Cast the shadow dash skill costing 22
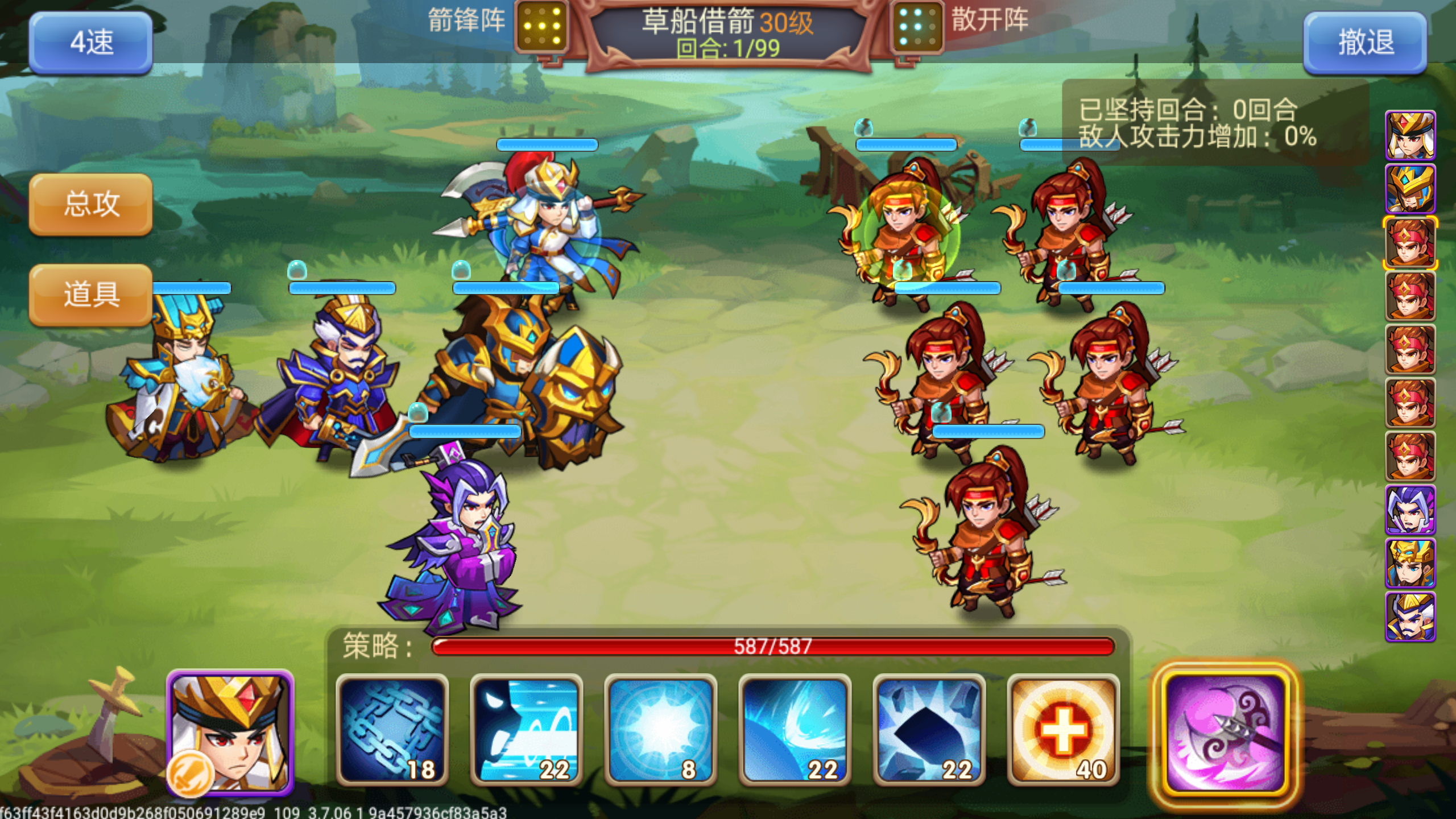Image resolution: width=1456 pixels, height=819 pixels. pos(526,731)
